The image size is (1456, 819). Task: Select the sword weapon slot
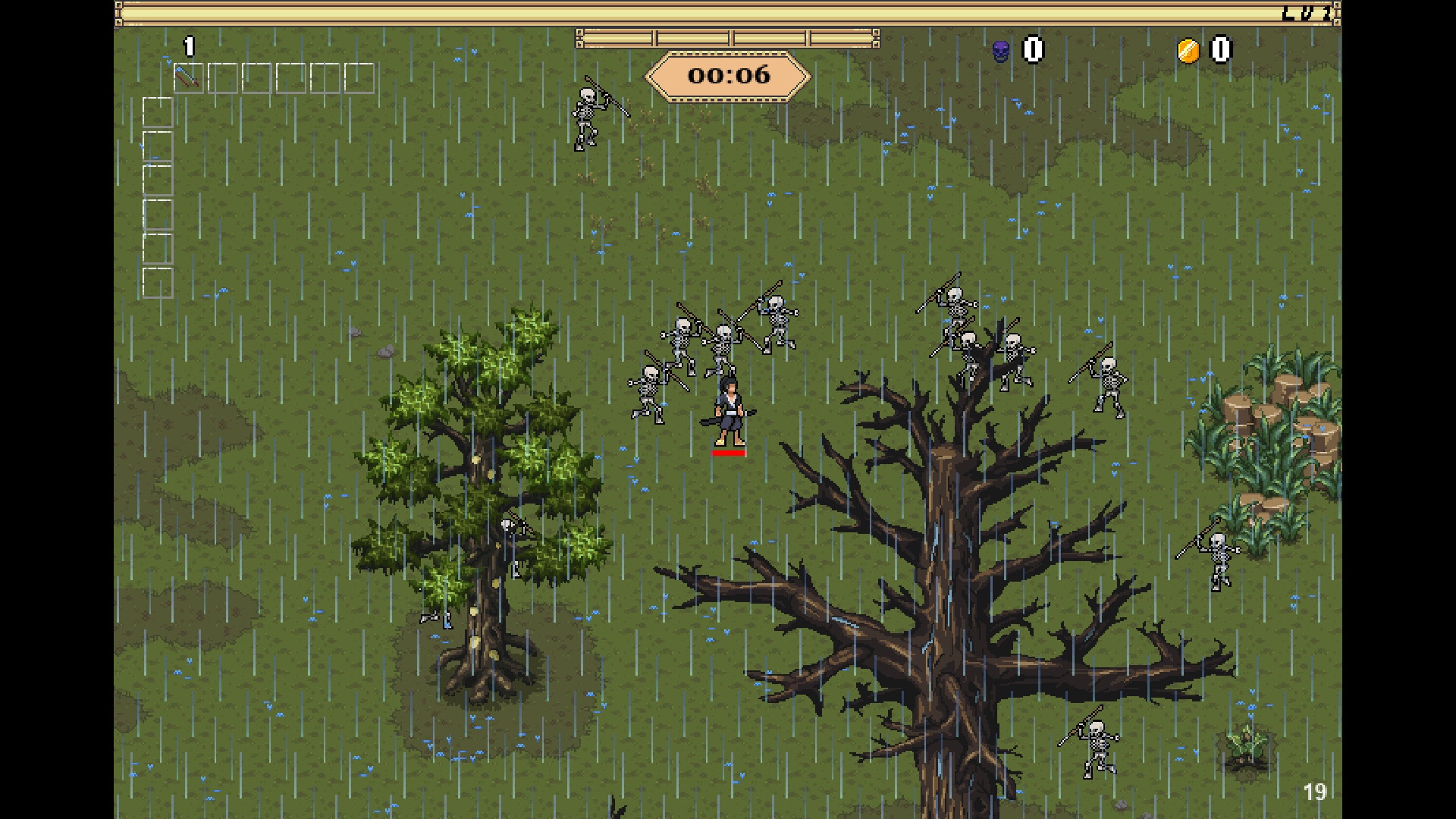[188, 78]
